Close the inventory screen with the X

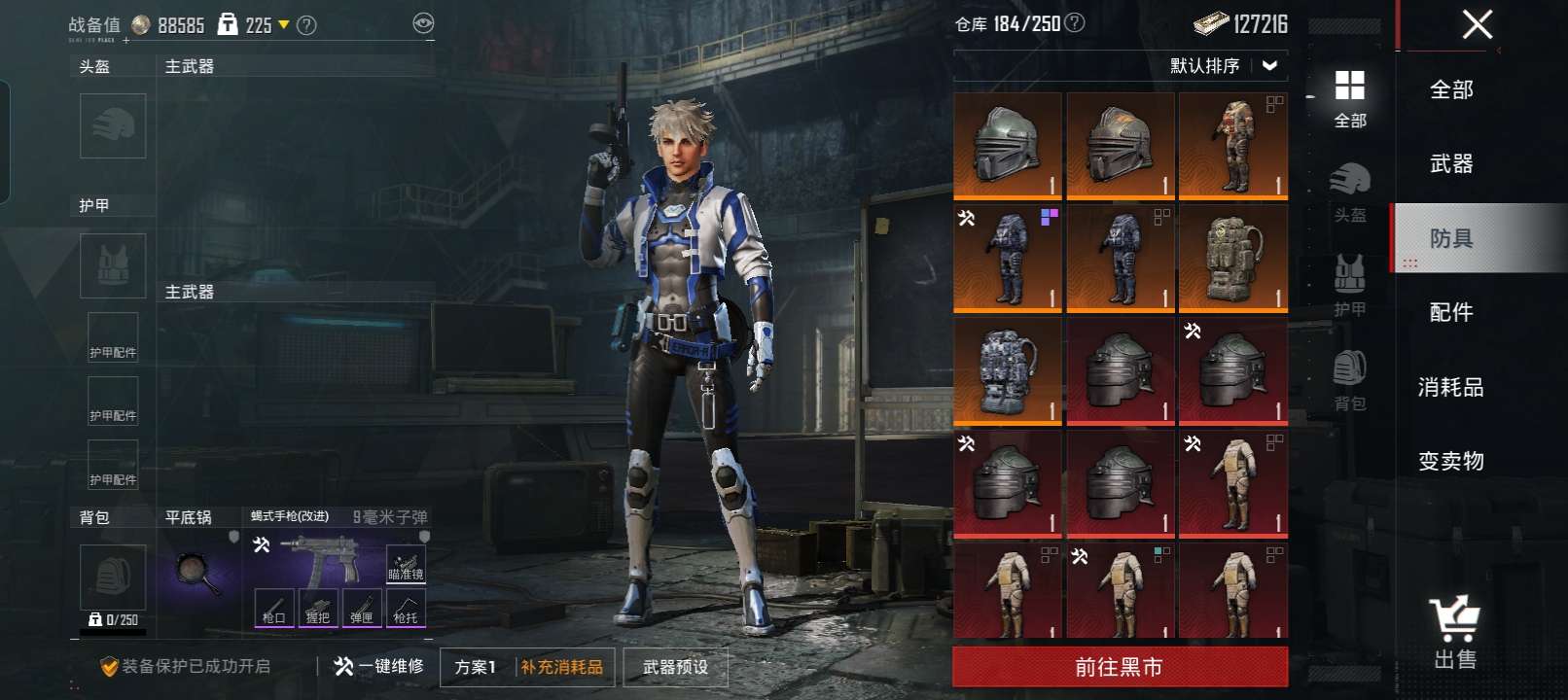click(1477, 24)
